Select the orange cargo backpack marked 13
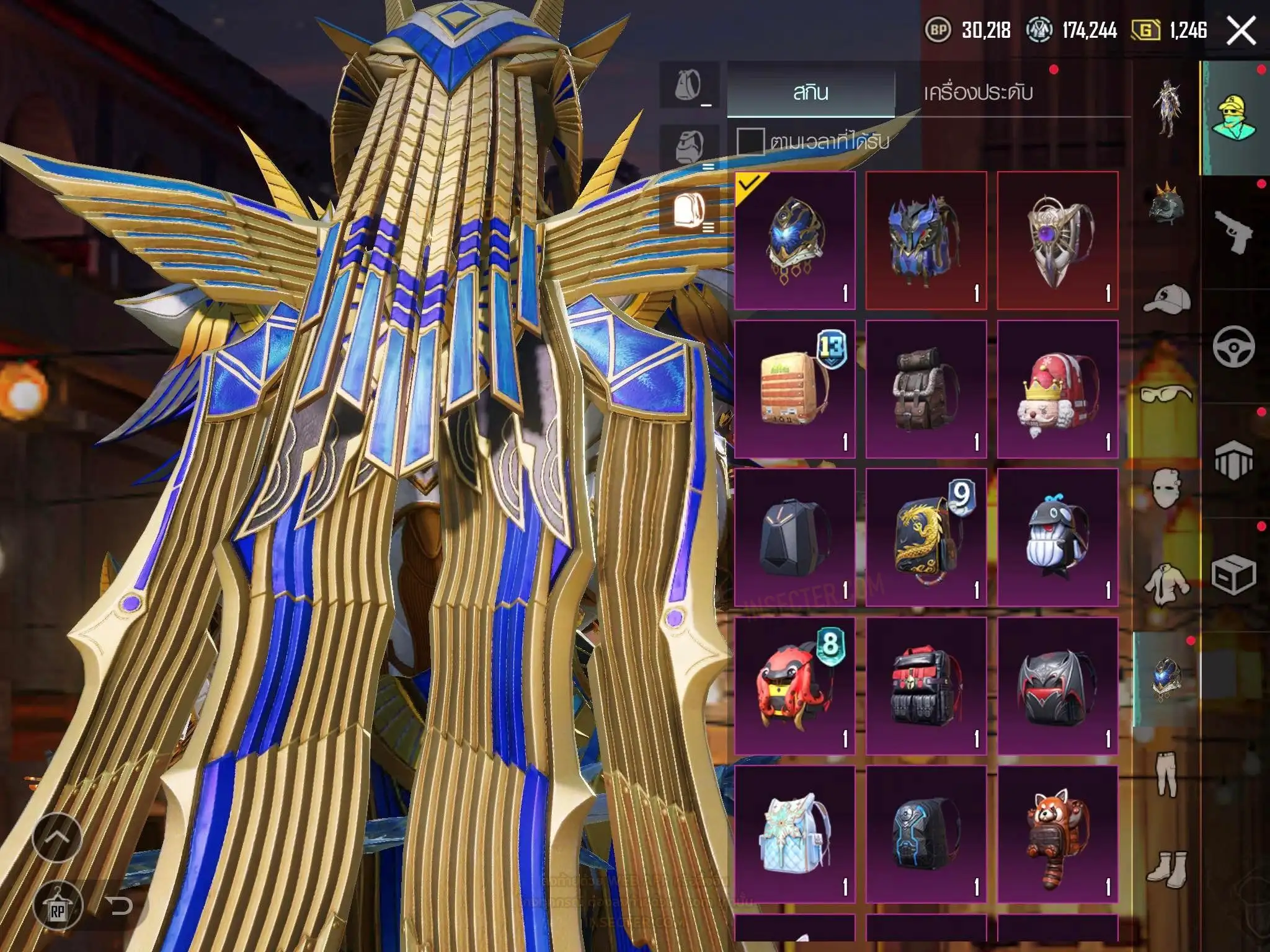1270x952 pixels. pyautogui.click(x=794, y=389)
